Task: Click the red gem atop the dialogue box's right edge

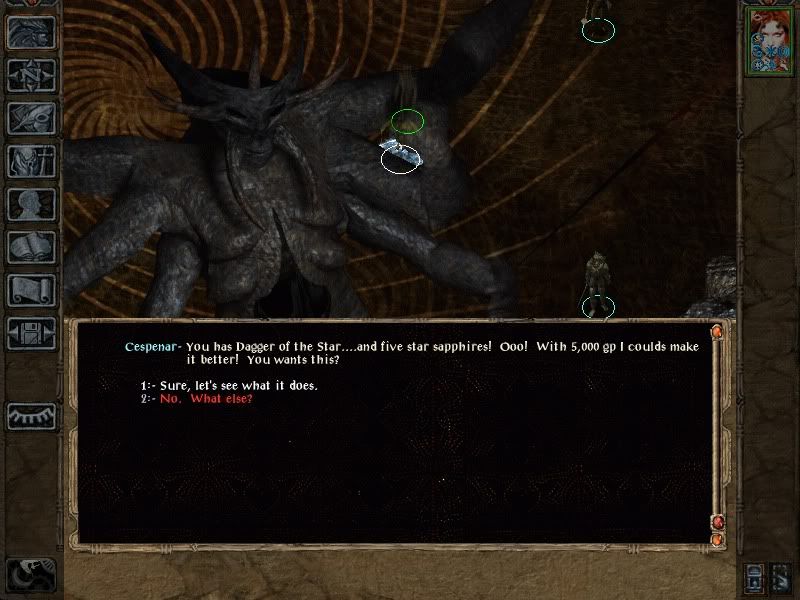Action: [x=717, y=332]
